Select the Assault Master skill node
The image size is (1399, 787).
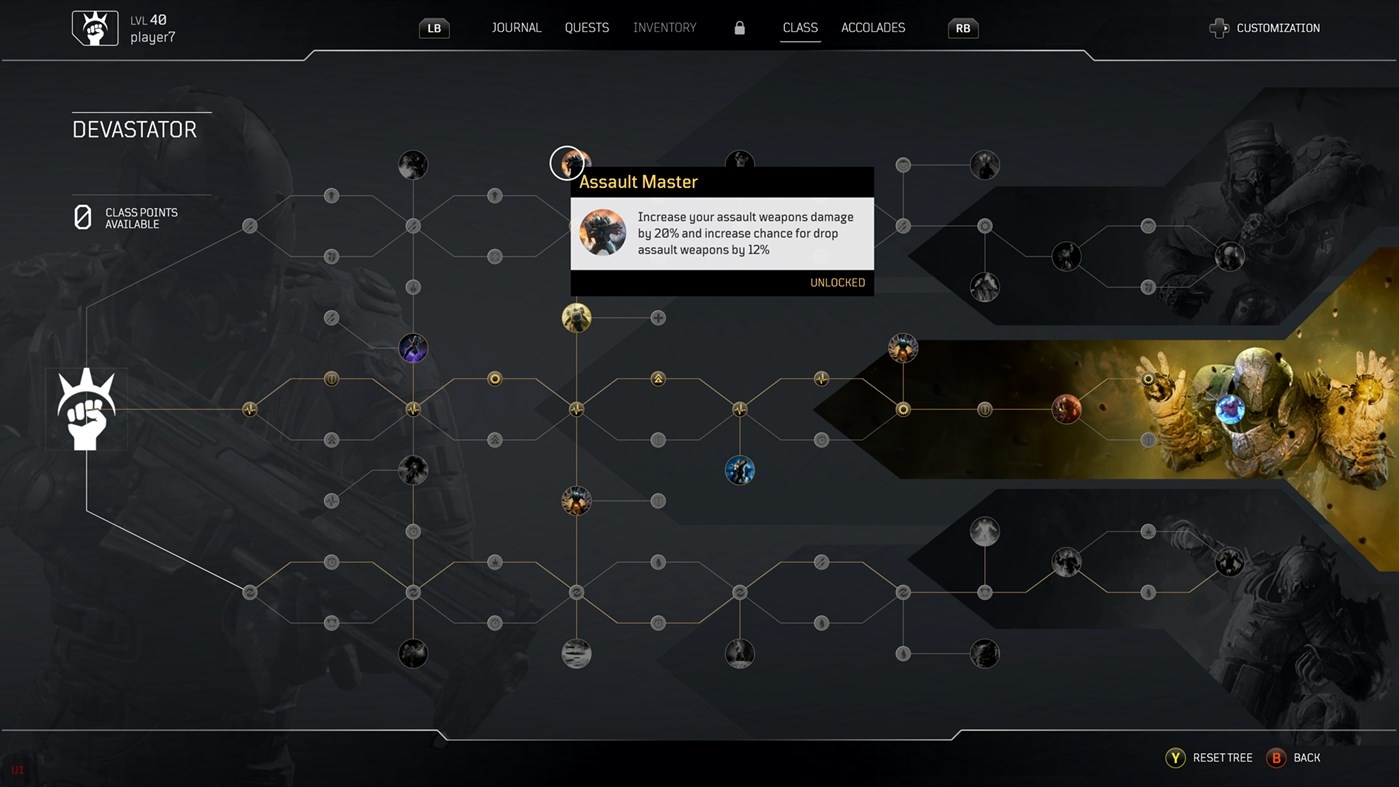[x=569, y=163]
